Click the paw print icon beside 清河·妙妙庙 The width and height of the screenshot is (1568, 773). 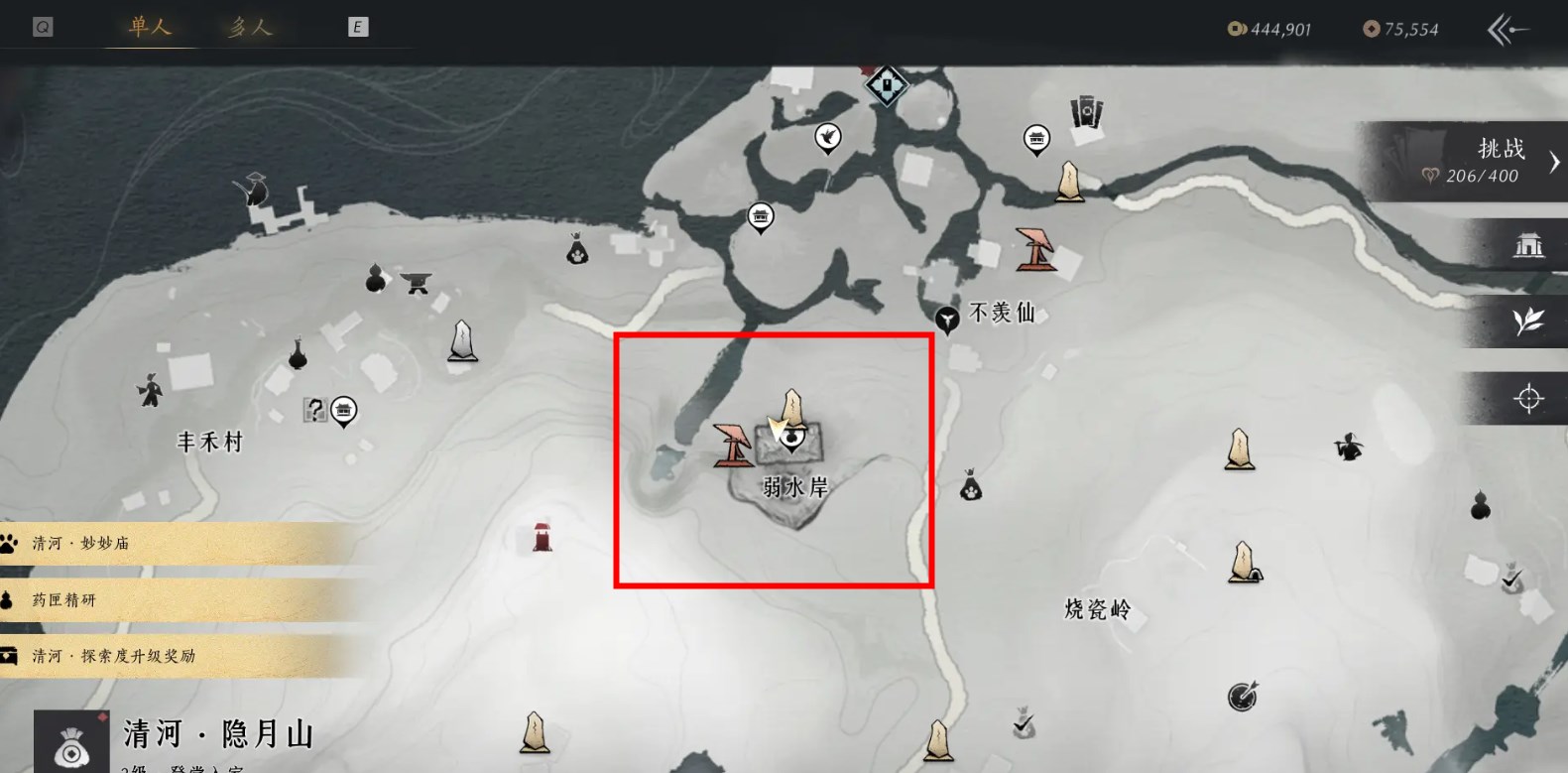11,543
